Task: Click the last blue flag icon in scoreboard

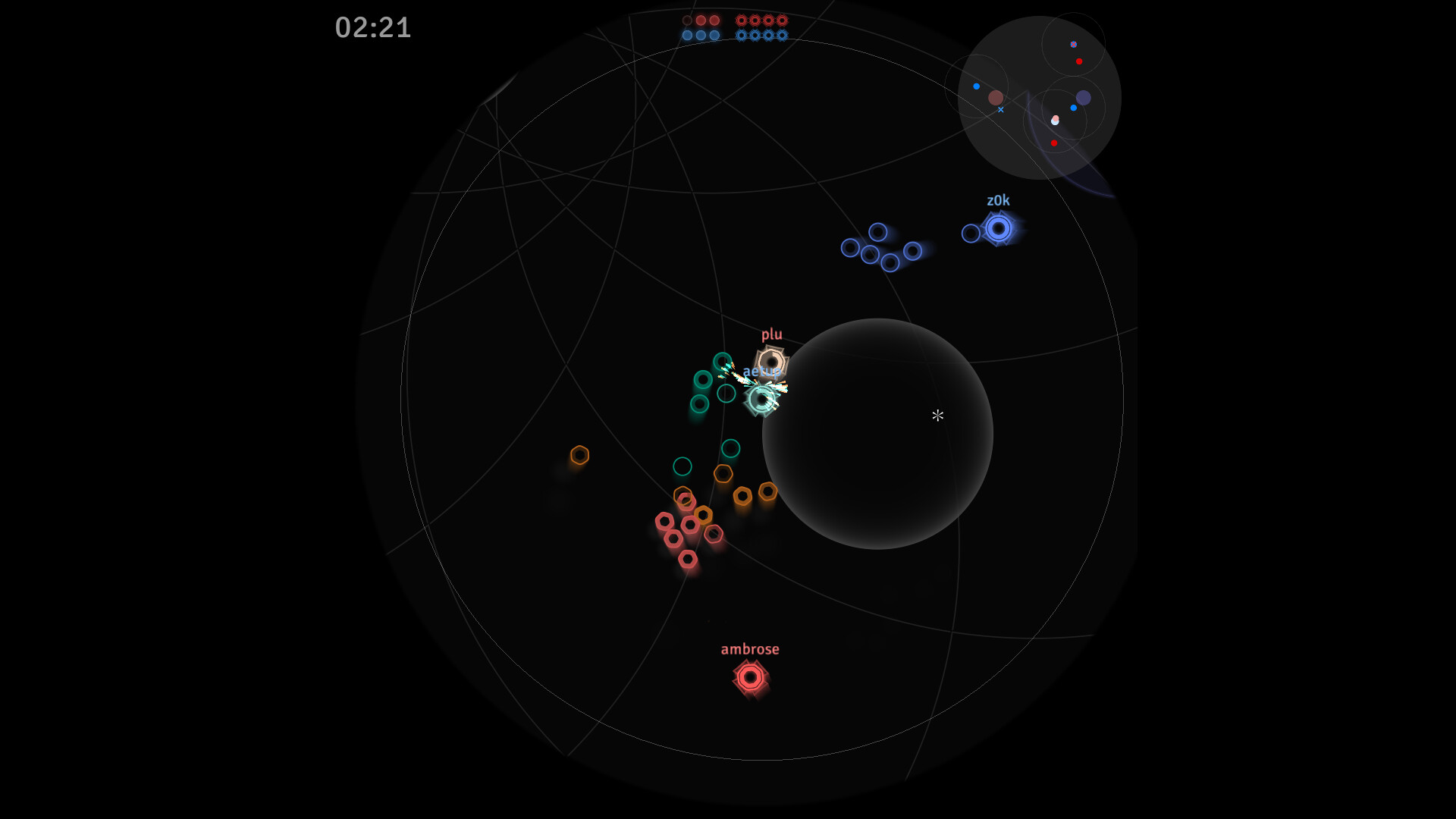Action: [782, 35]
